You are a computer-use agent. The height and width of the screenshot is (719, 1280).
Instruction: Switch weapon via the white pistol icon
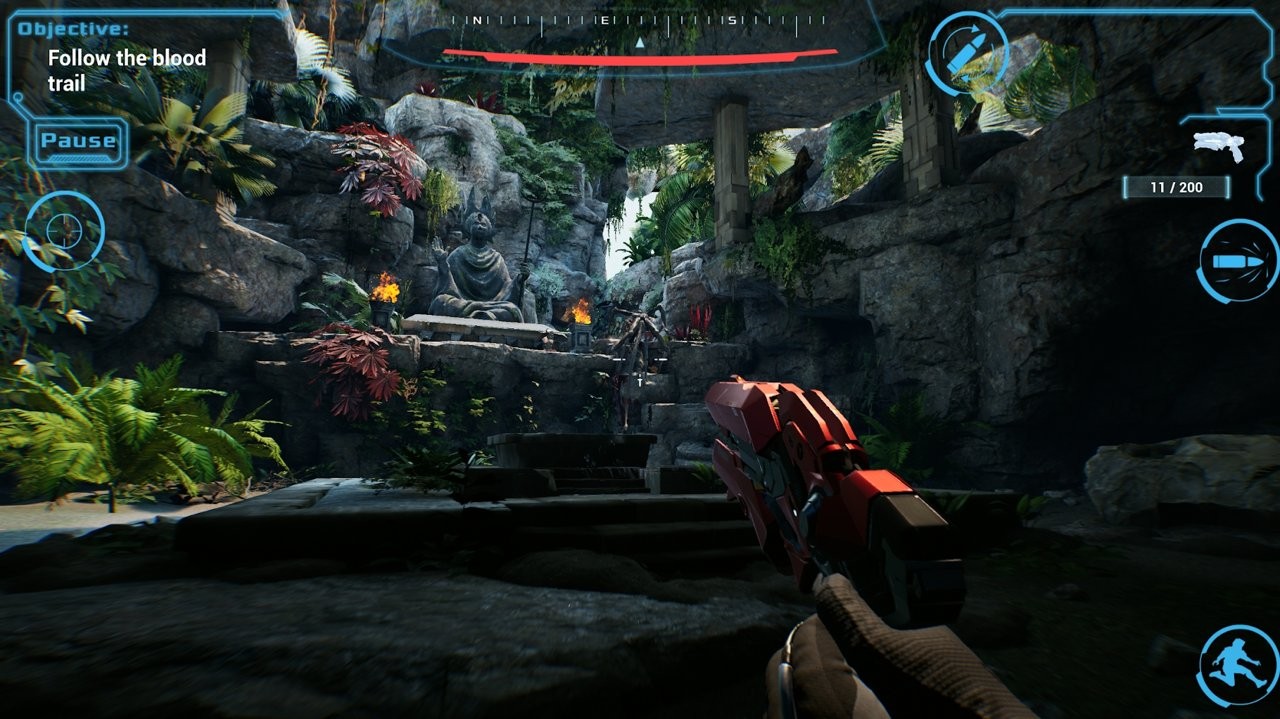(1218, 147)
